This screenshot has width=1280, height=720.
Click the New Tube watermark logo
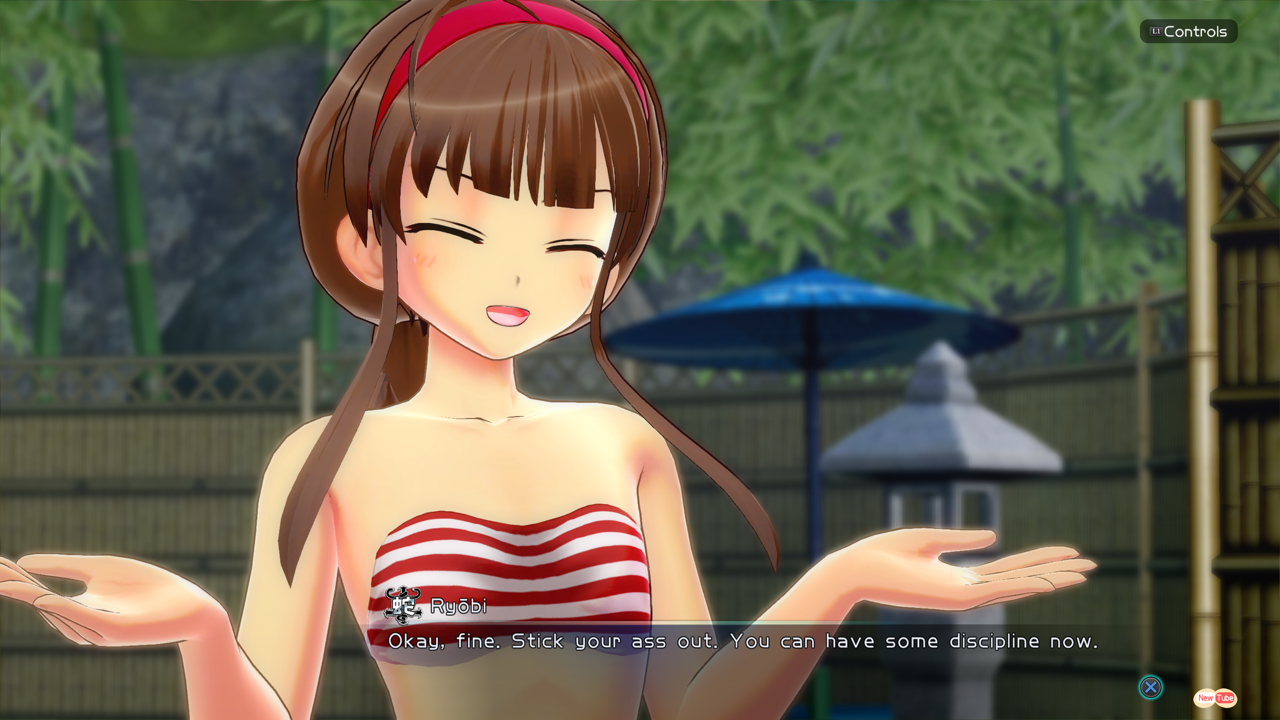pyautogui.click(x=1215, y=698)
